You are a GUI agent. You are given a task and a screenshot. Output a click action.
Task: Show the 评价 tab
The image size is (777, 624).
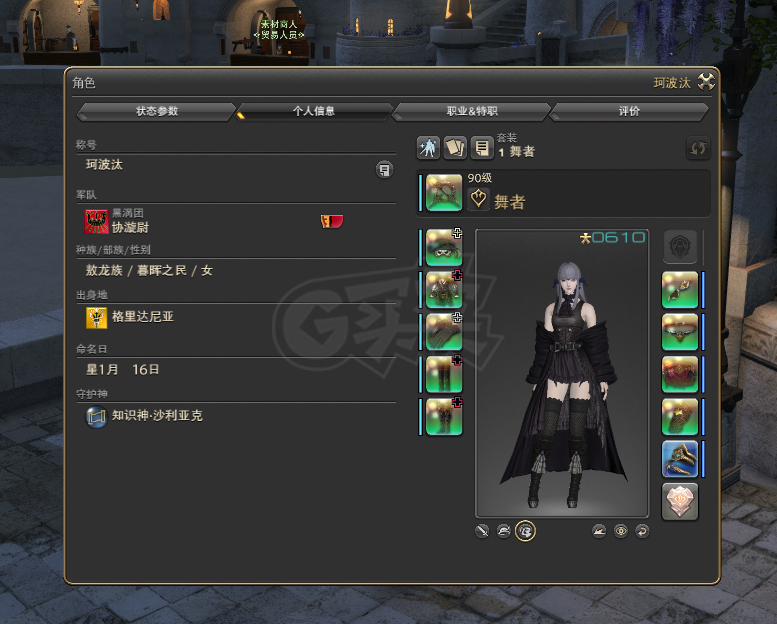point(629,111)
